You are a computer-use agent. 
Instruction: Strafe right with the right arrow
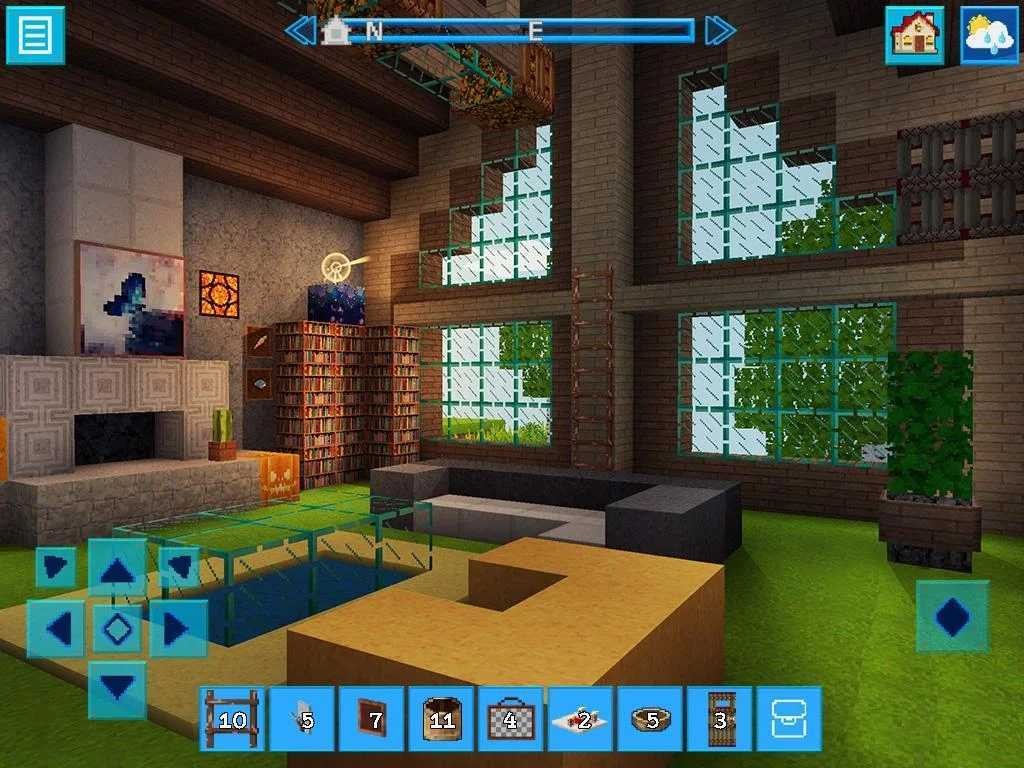[x=178, y=629]
